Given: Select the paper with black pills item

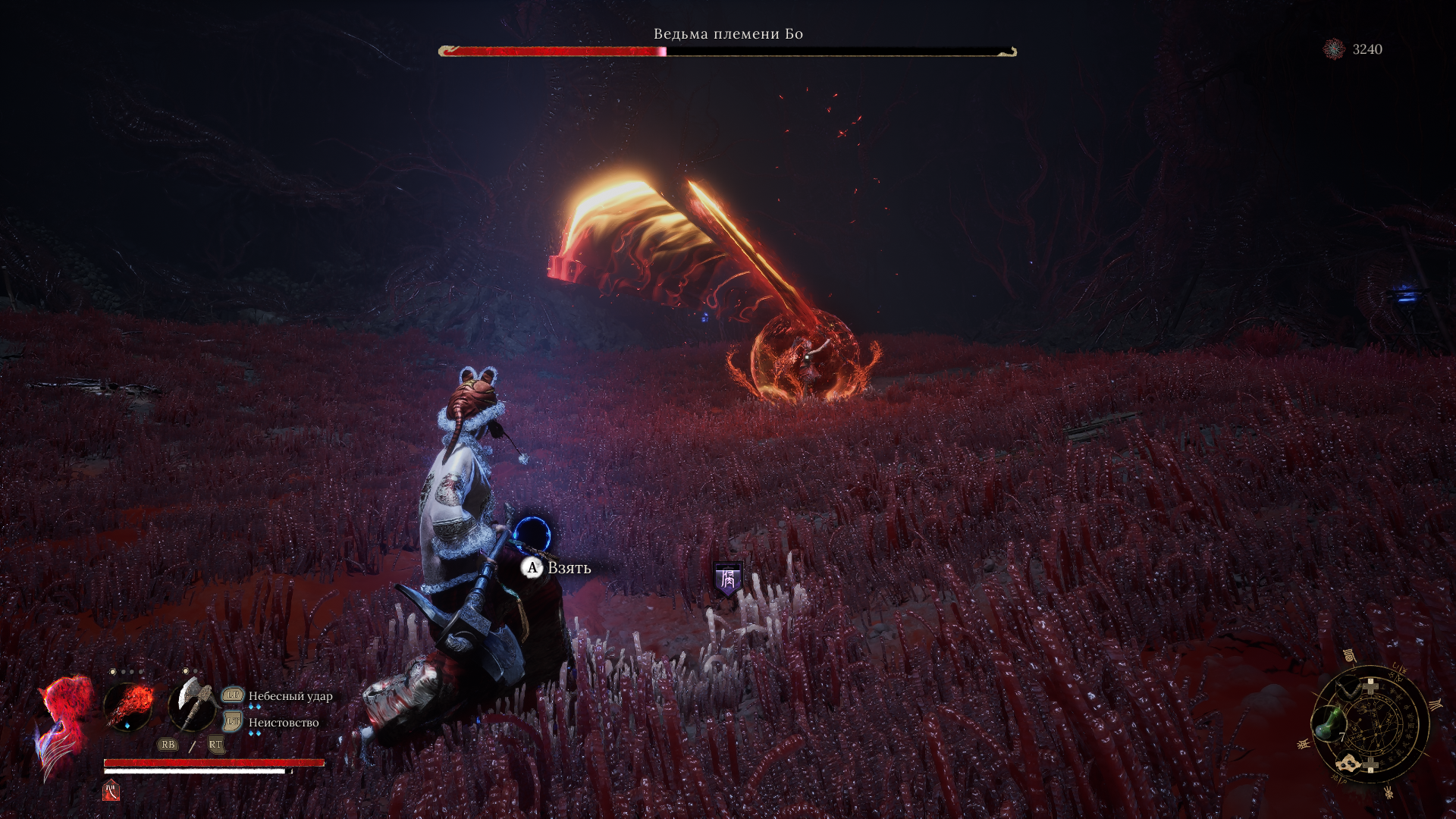Looking at the screenshot, I should (x=1349, y=763).
